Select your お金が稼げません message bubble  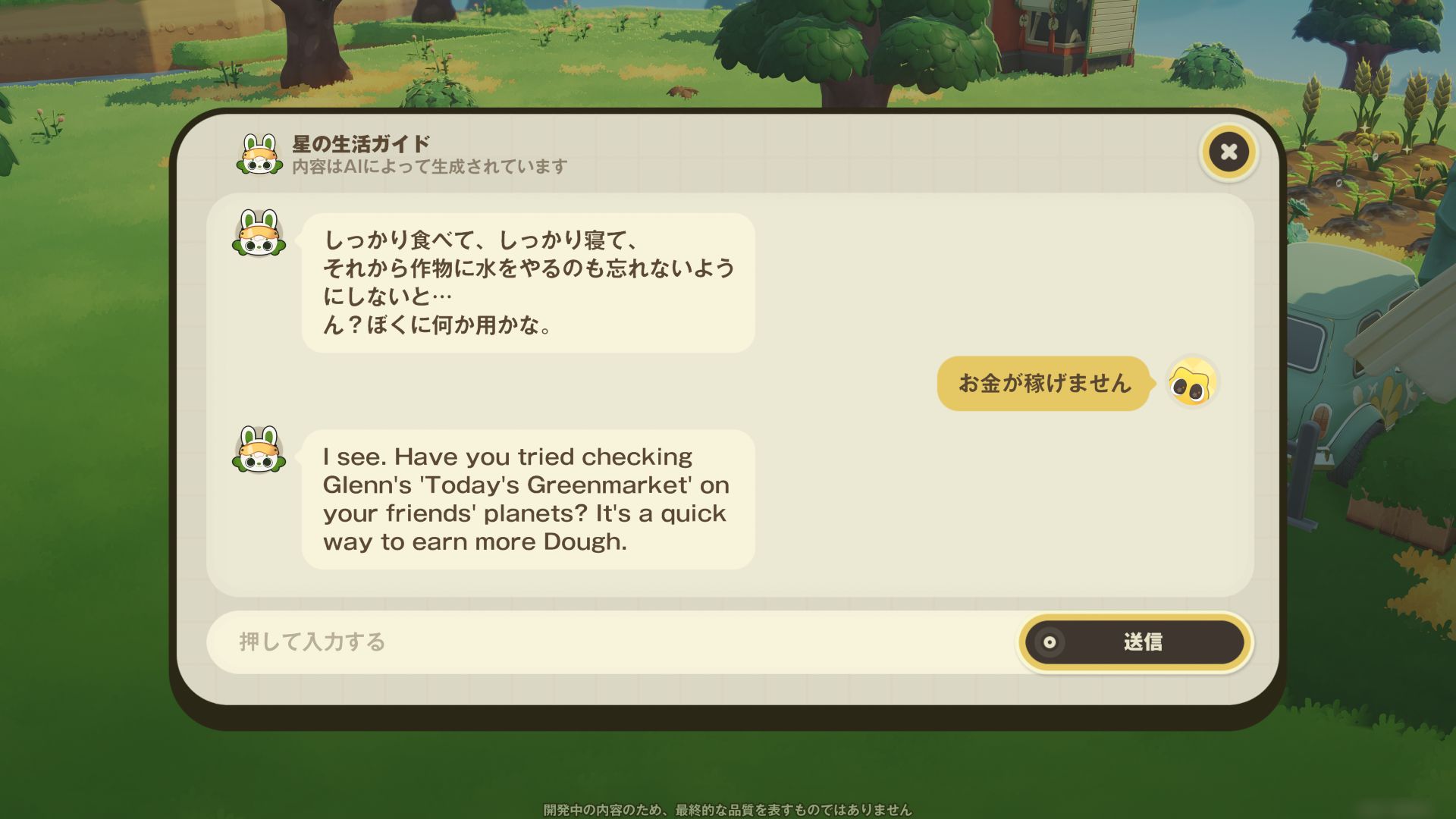(1043, 384)
